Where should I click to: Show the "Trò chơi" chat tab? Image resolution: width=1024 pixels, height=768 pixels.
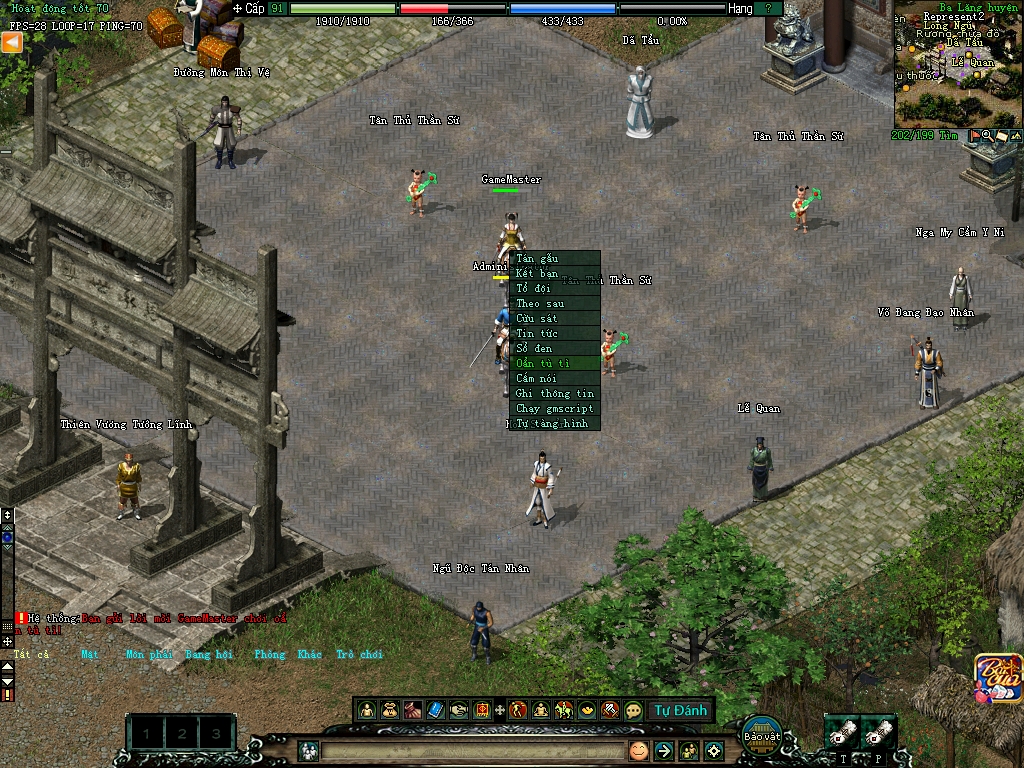pyautogui.click(x=359, y=654)
